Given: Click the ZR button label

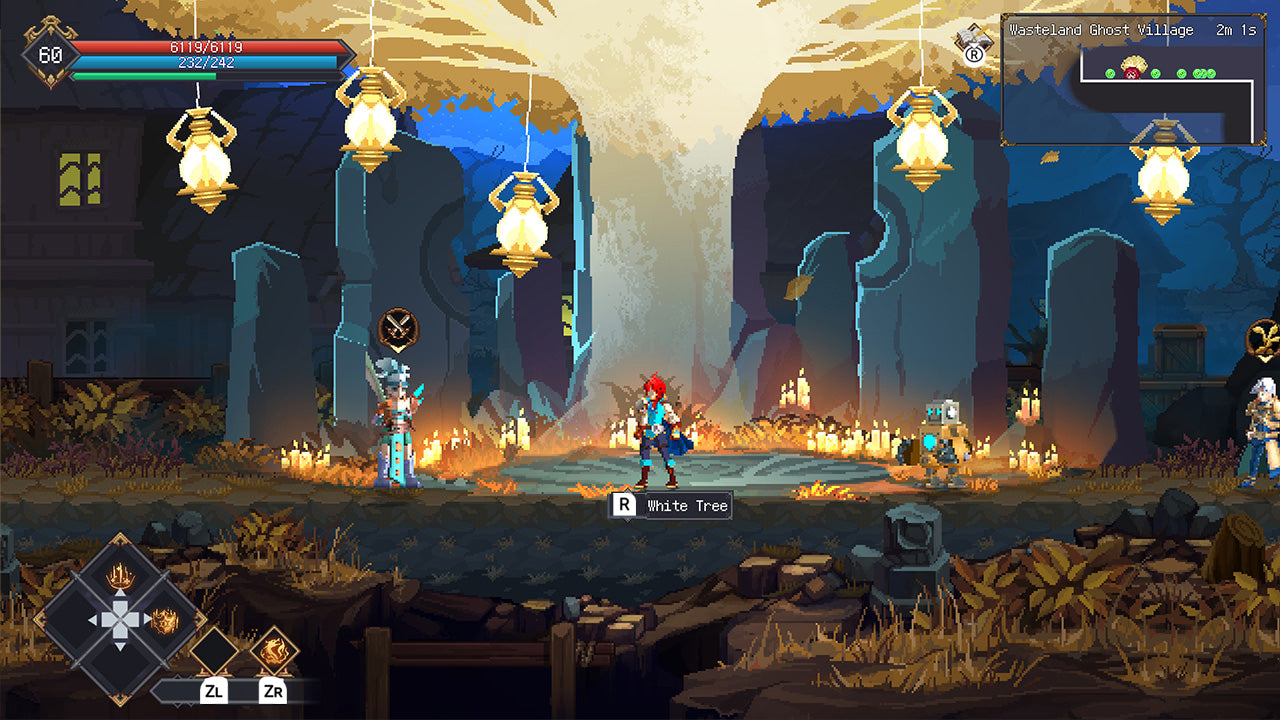Looking at the screenshot, I should 274,690.
